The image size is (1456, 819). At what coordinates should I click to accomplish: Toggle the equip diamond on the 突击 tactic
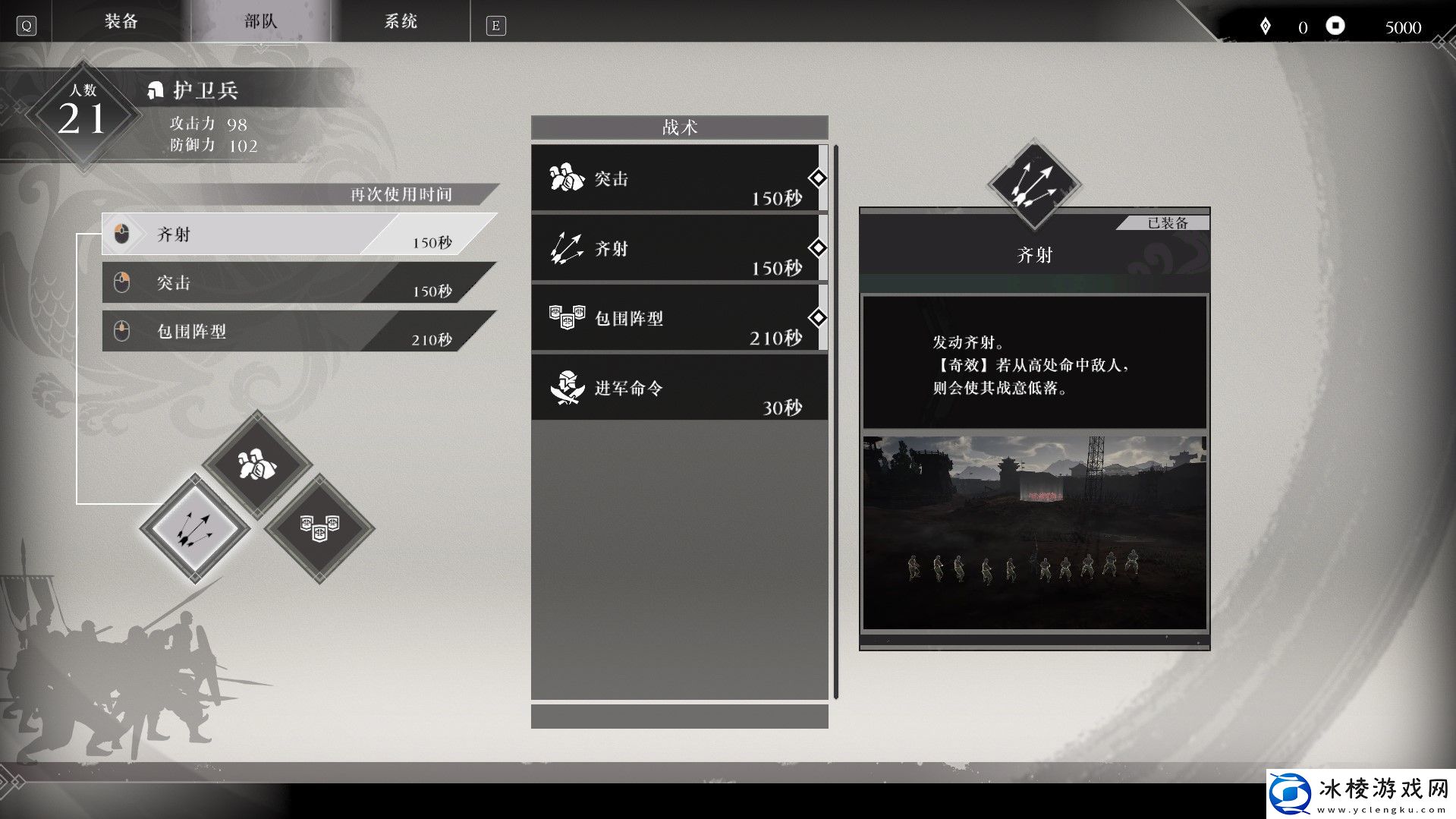point(817,178)
